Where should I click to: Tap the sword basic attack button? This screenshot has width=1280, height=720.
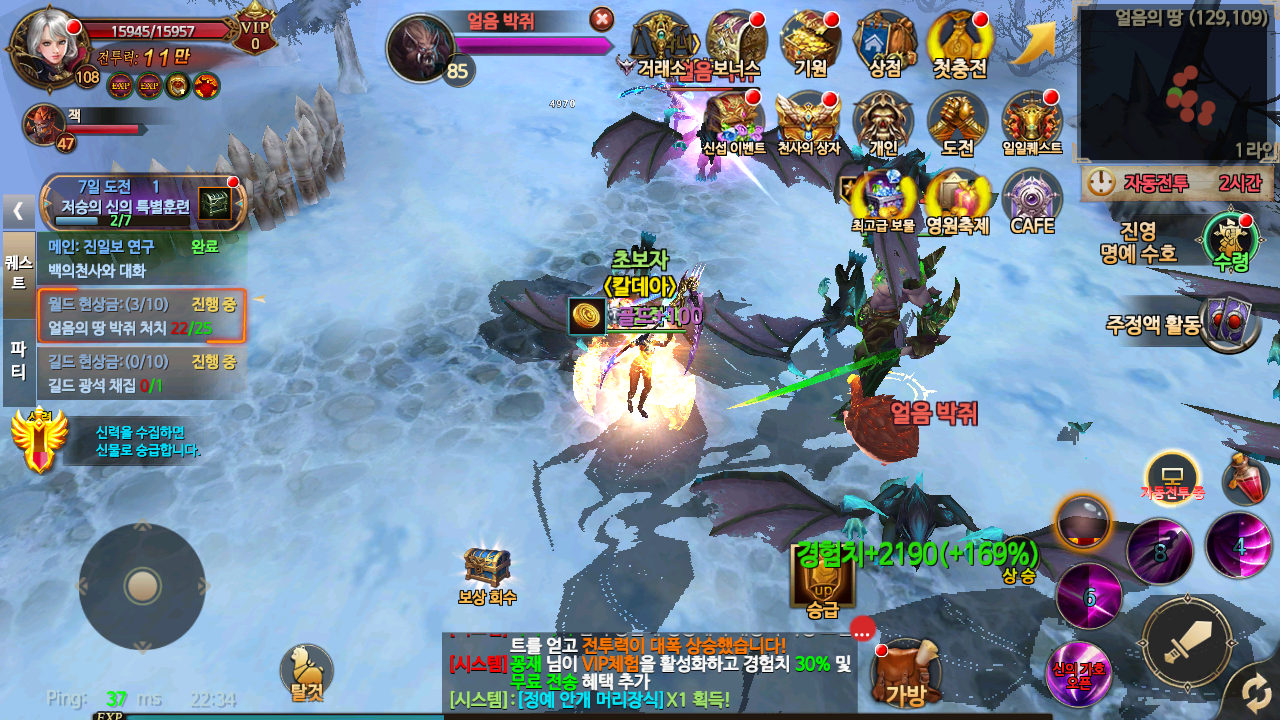pyautogui.click(x=1188, y=642)
